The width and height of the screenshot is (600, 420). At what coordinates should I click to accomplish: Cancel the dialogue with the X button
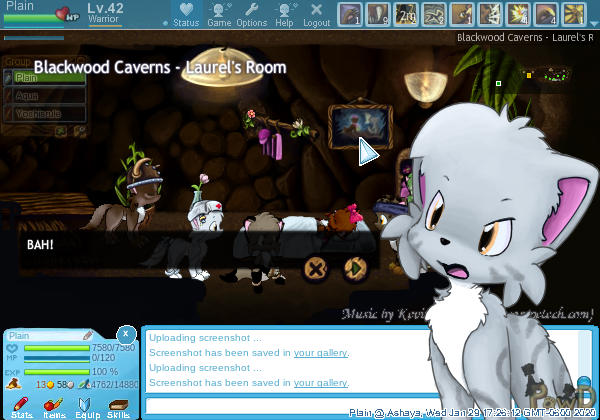316,267
